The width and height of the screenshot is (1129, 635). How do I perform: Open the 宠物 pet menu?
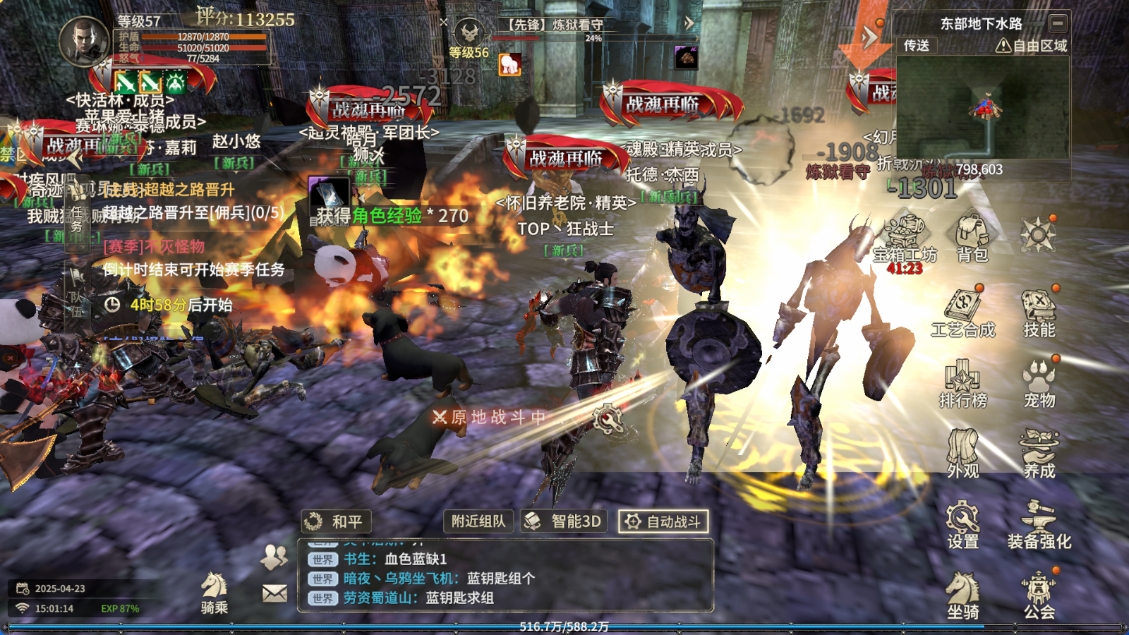point(1039,382)
